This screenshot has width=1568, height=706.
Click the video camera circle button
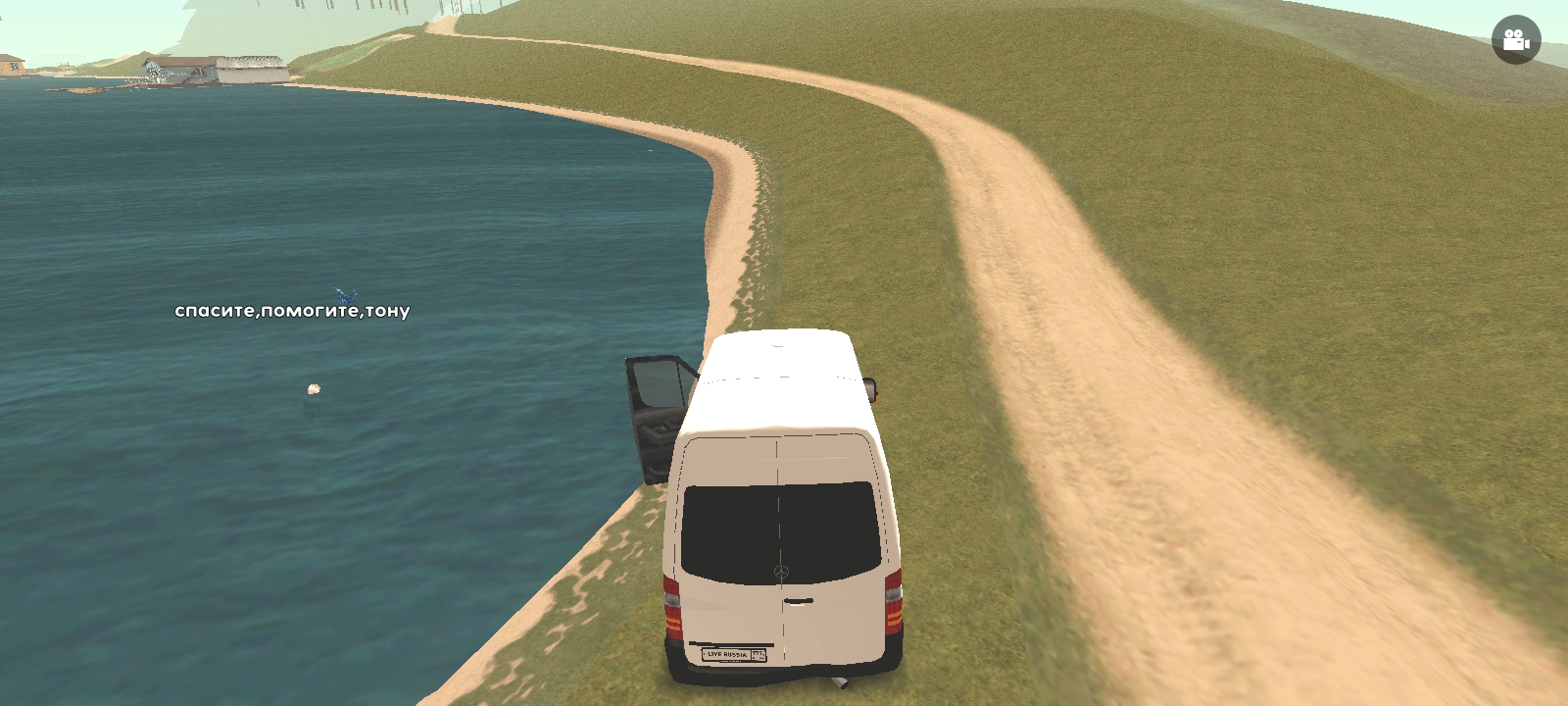(x=1515, y=39)
